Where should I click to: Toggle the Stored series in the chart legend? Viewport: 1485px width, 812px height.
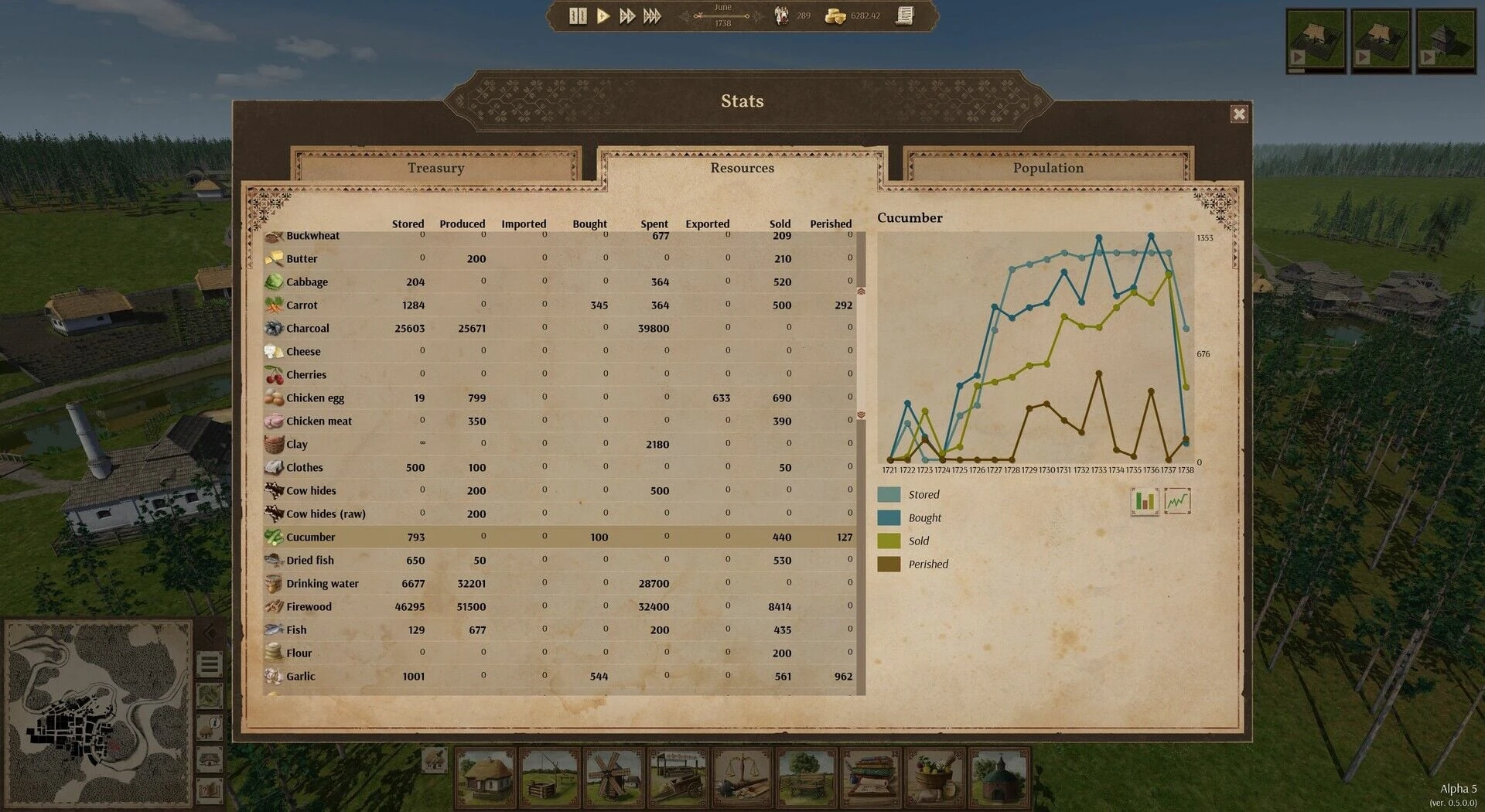tap(889, 495)
